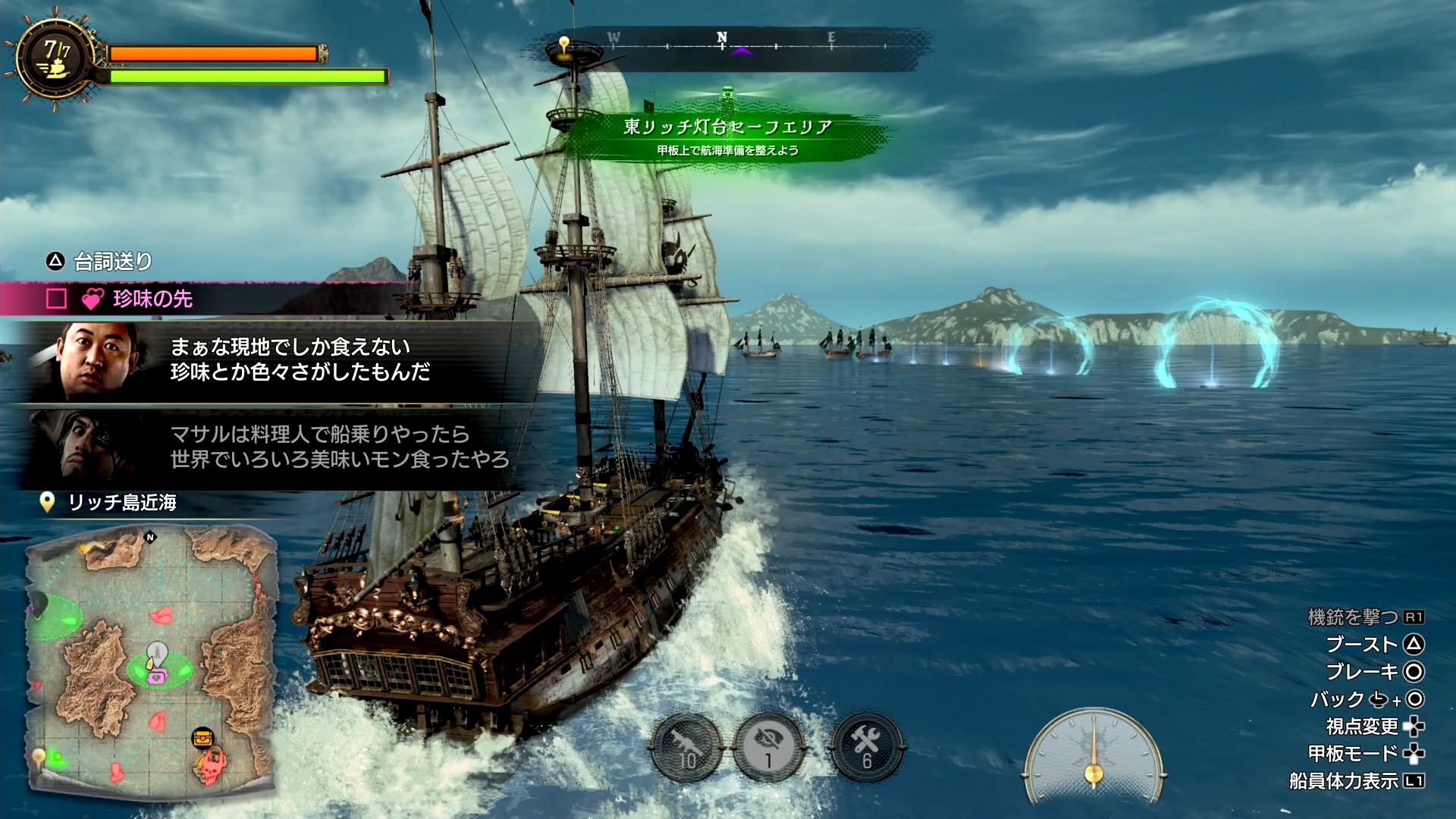Click the リッチ島近海 location label
The height and width of the screenshot is (819, 1456).
[121, 502]
